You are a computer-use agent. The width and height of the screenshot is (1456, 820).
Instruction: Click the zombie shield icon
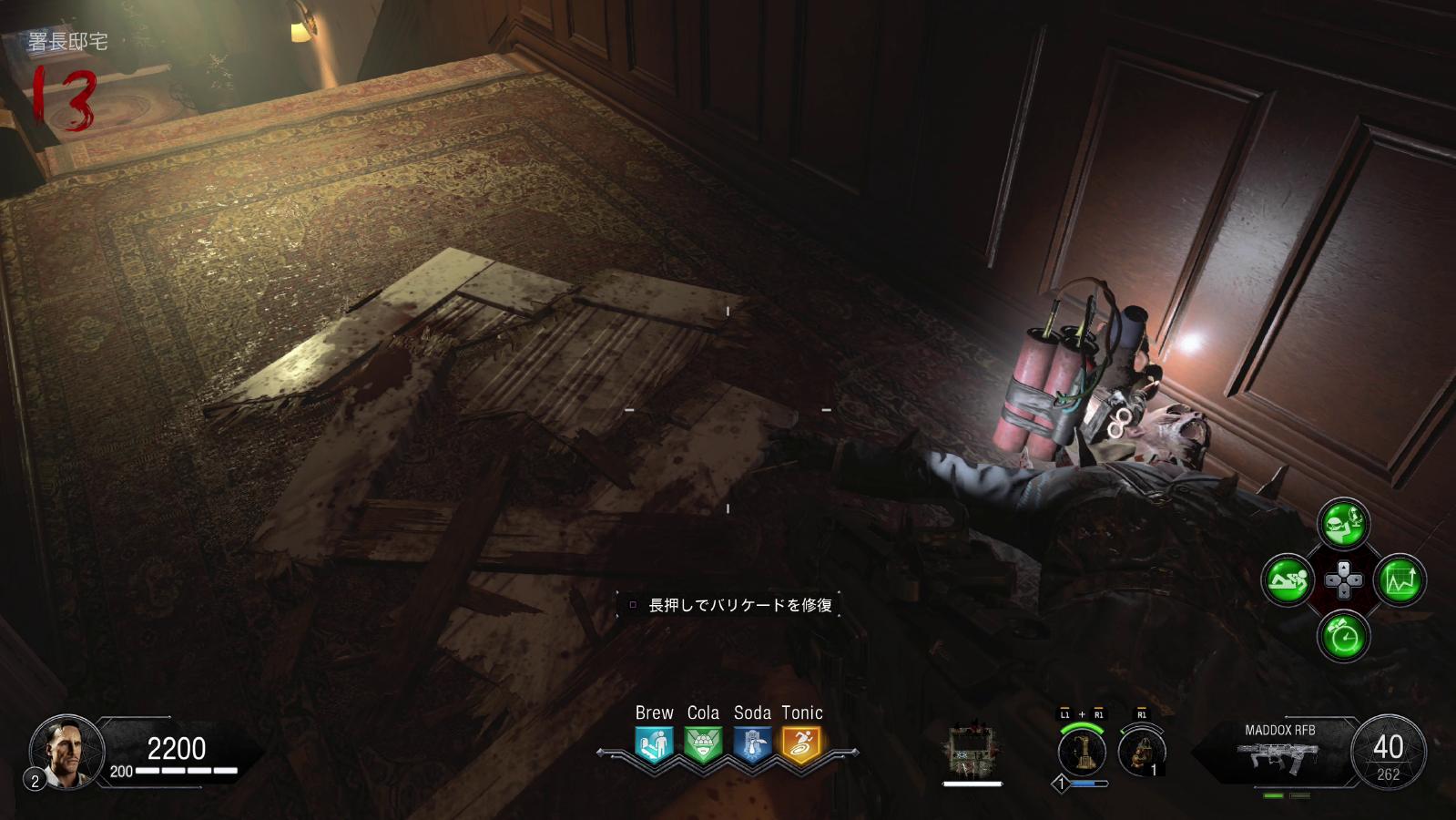point(972,751)
